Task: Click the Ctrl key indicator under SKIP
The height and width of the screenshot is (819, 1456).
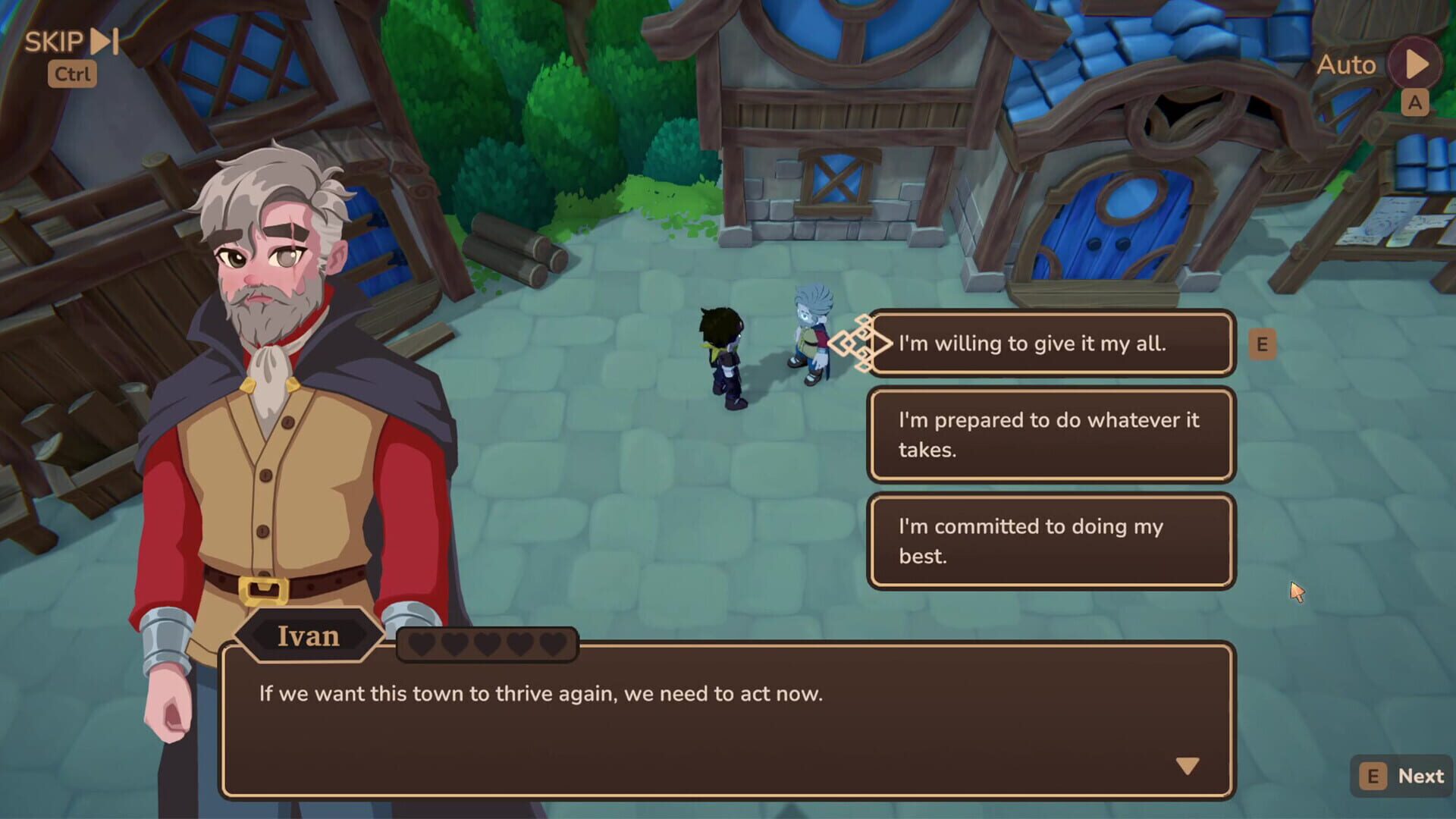Action: tap(72, 74)
